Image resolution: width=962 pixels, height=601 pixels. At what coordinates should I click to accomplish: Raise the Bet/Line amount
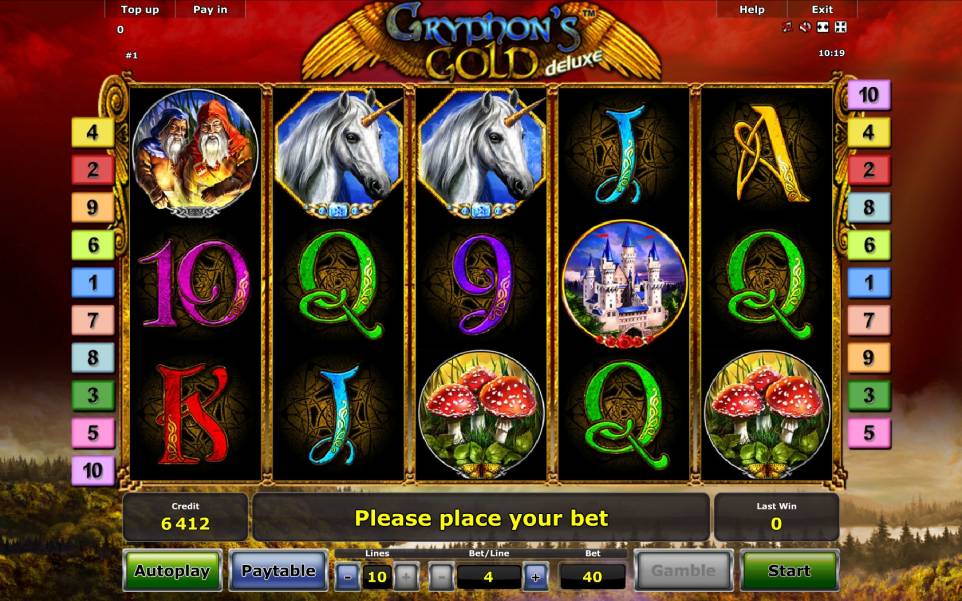click(x=535, y=576)
